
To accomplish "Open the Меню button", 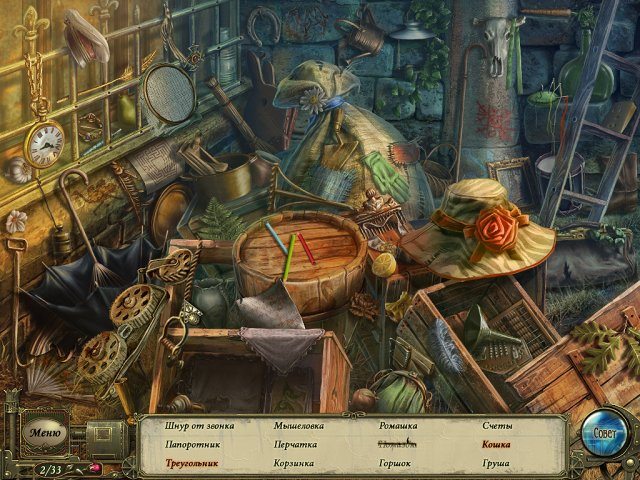I will click(45, 433).
